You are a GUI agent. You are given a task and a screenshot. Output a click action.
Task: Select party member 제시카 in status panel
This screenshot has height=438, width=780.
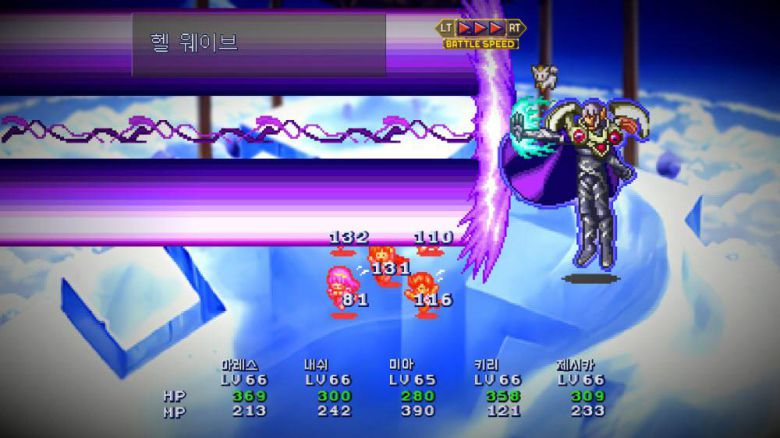click(581, 365)
